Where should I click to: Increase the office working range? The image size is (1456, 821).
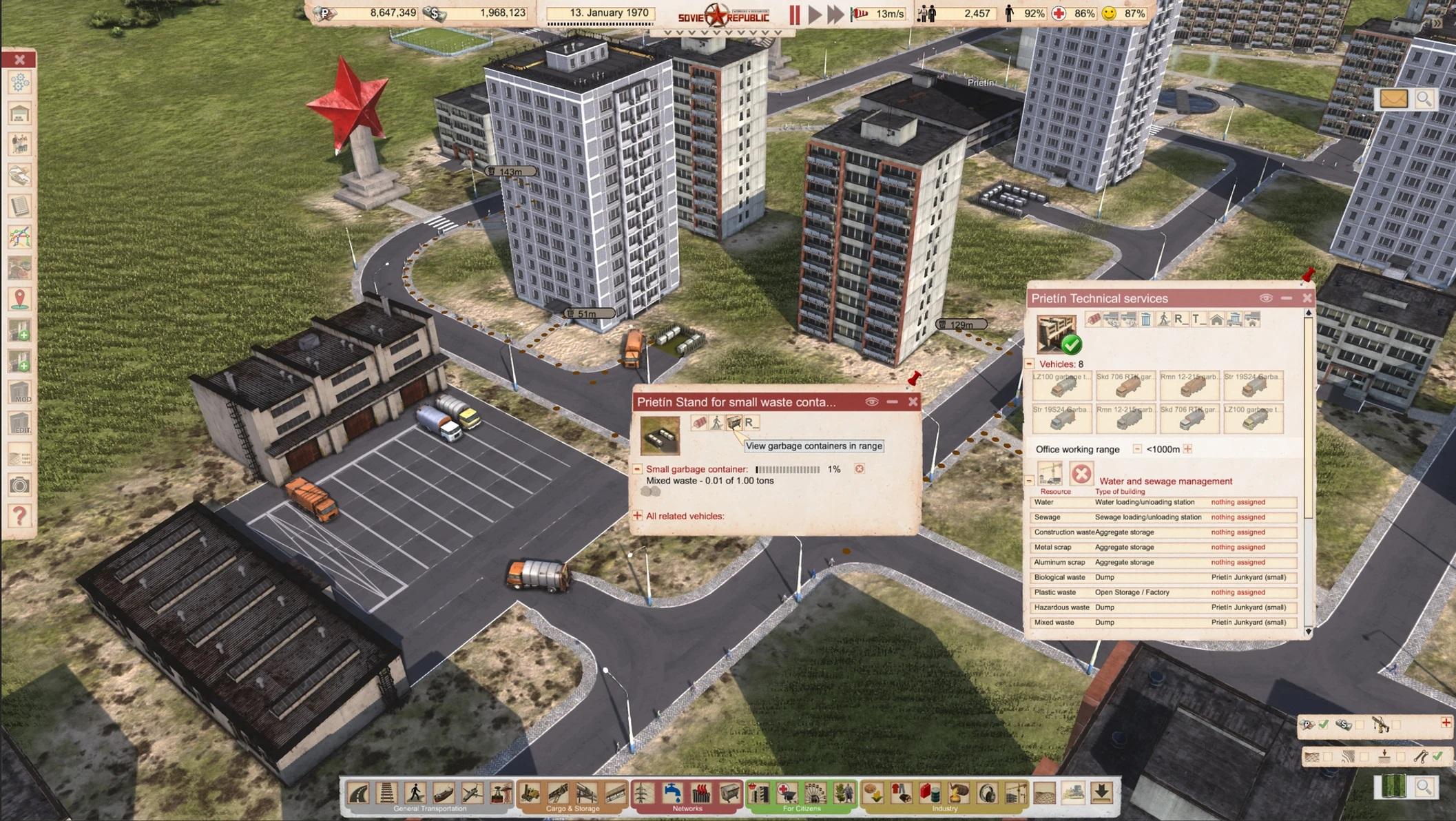[x=1187, y=449]
